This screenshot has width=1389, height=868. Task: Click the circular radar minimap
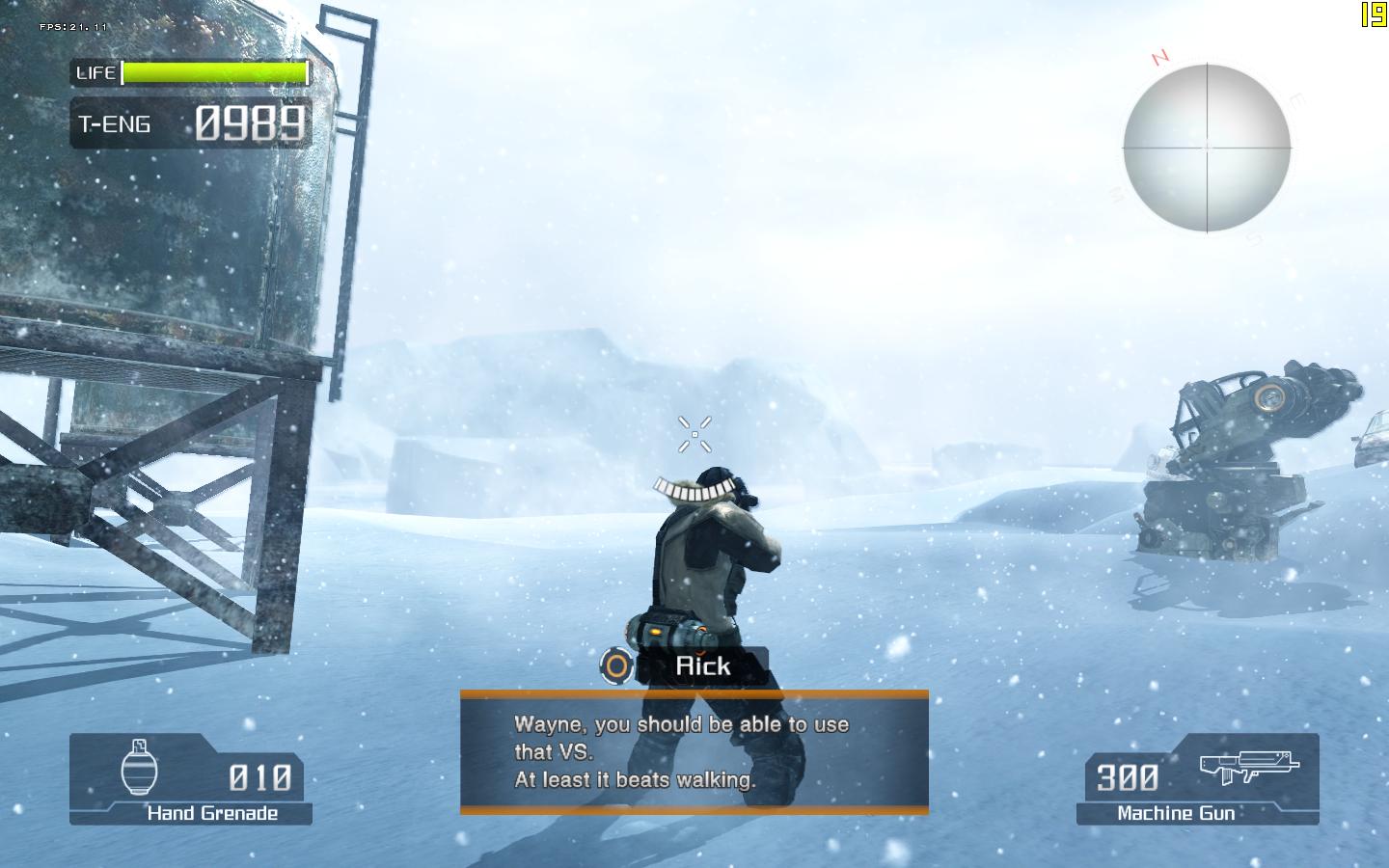[1207, 148]
